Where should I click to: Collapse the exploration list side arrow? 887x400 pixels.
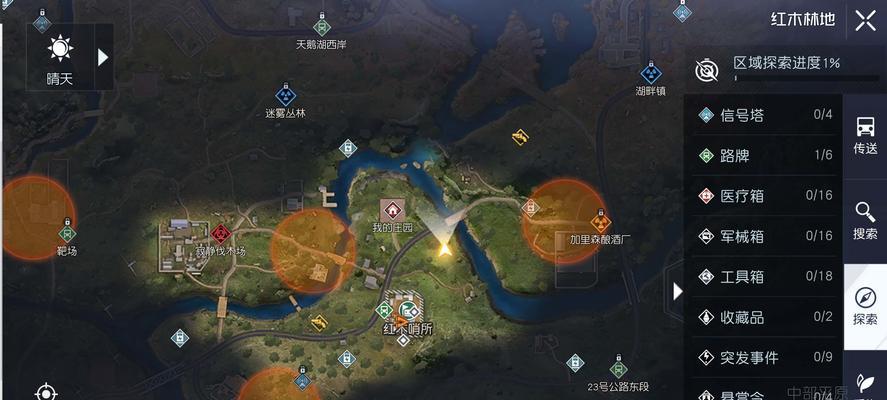[677, 291]
